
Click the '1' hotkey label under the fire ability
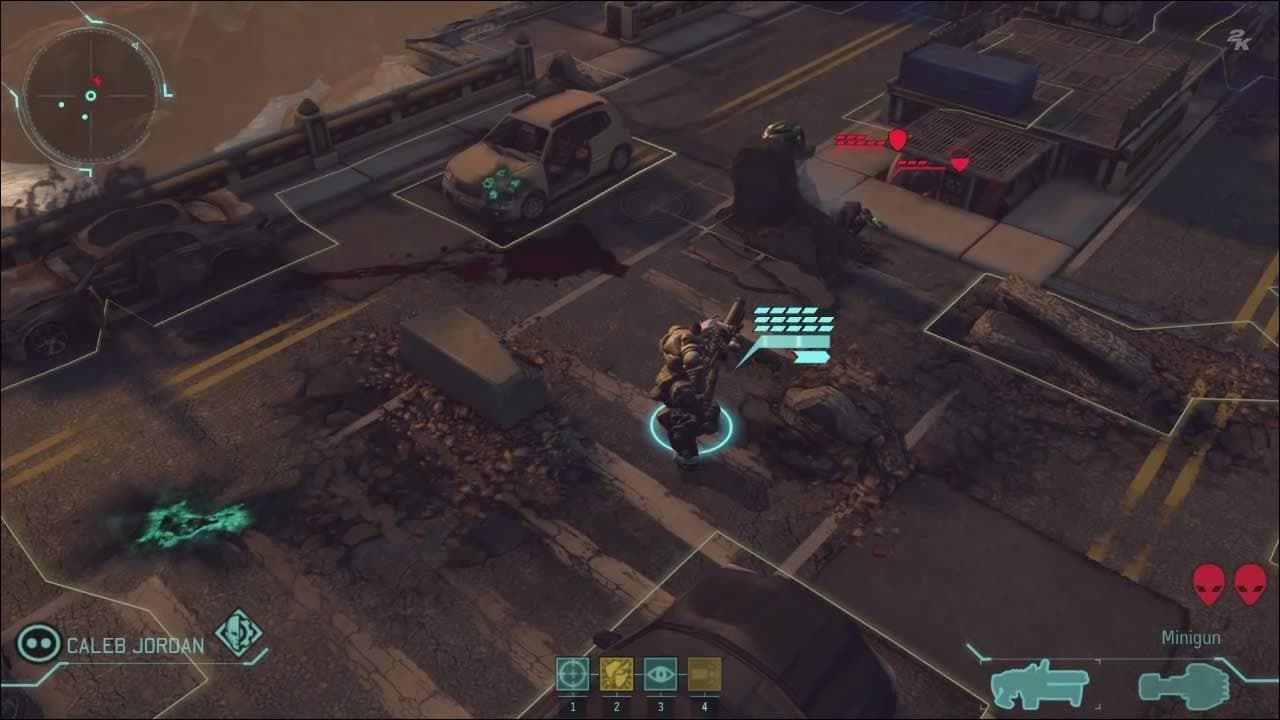pyautogui.click(x=574, y=707)
